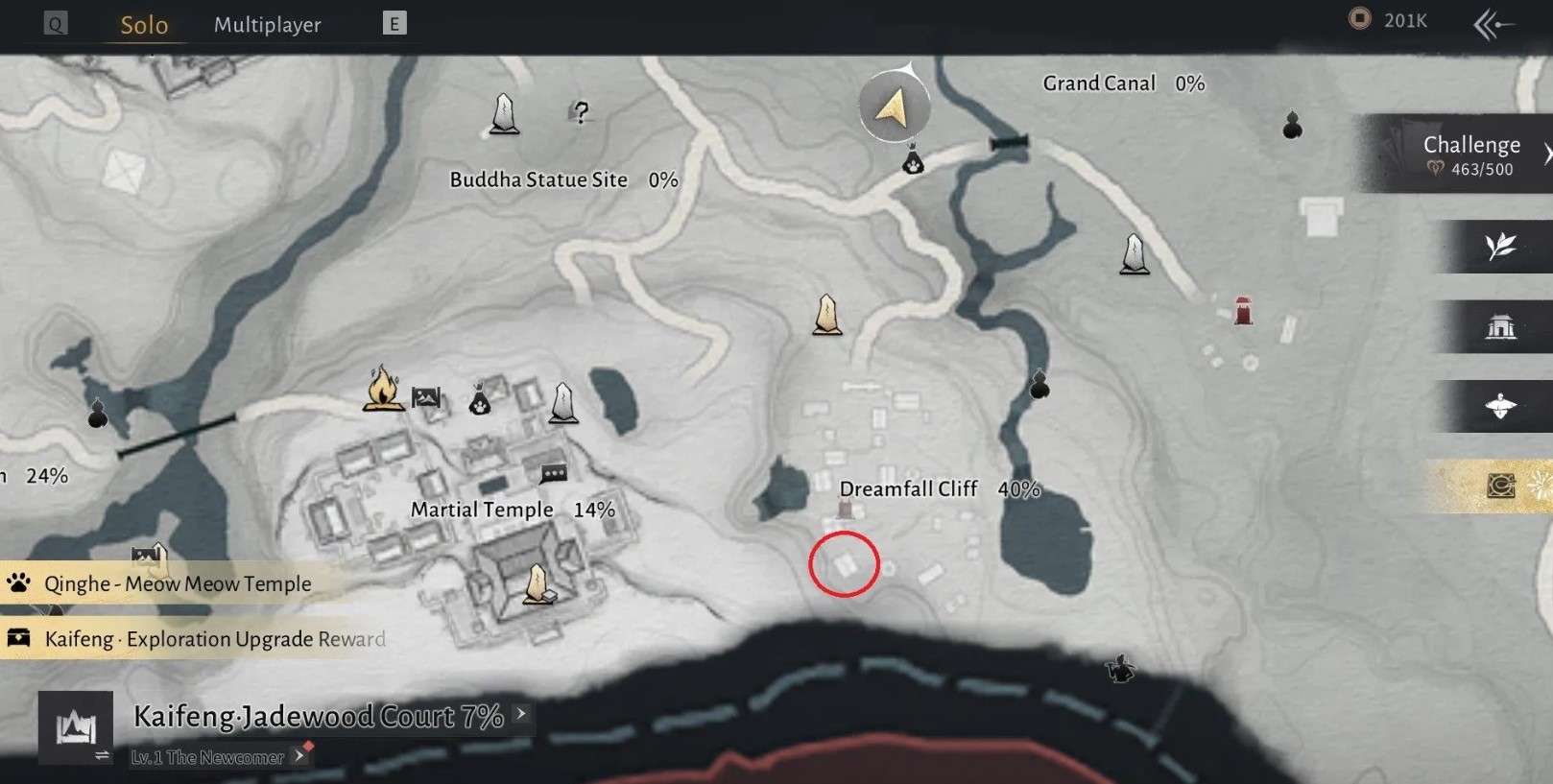Image resolution: width=1553 pixels, height=784 pixels.
Task: Select the pavilion building filter button
Action: click(1500, 327)
